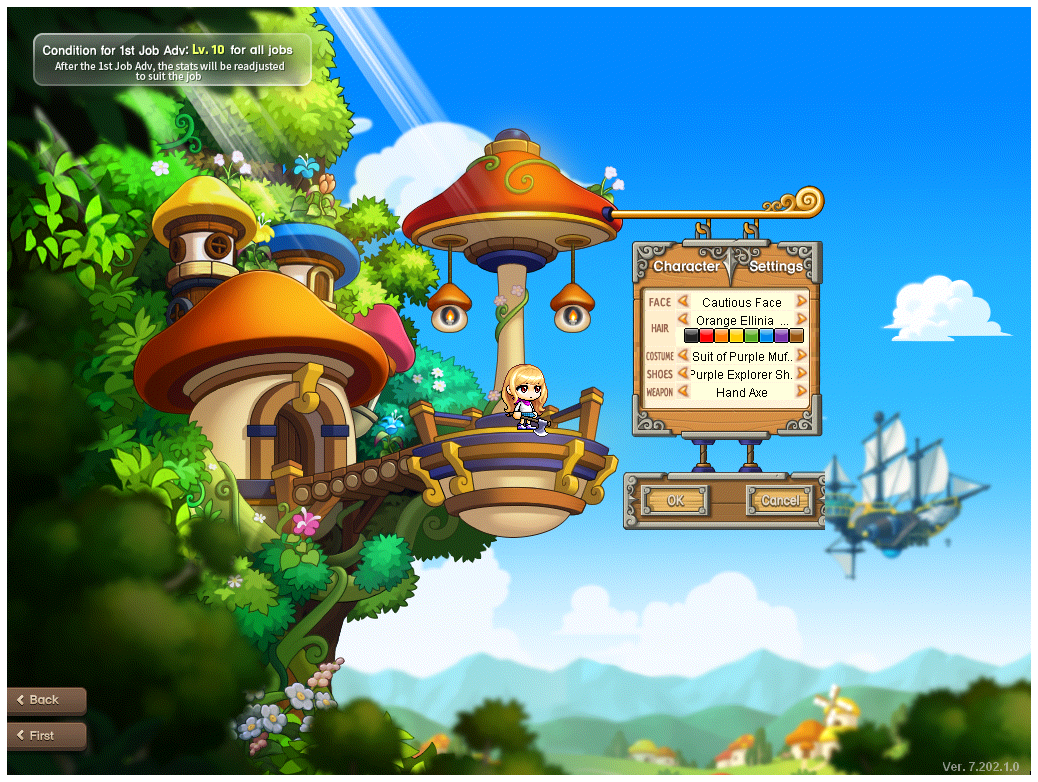Image resolution: width=1038 pixels, height=782 pixels.
Task: Select the next weapon after Hand Axe
Action: [x=802, y=392]
